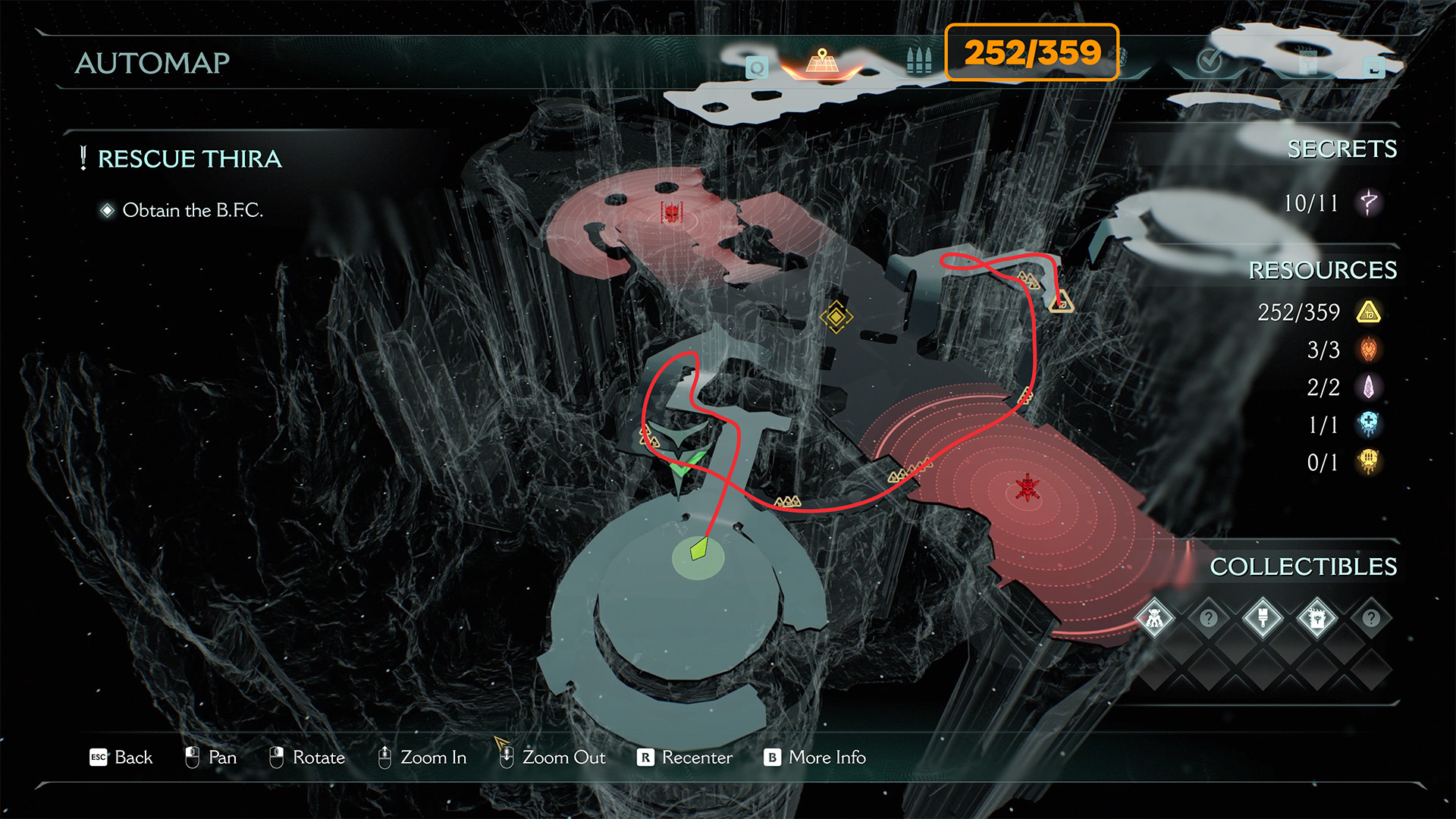Select the toy demon collectible icon

click(1154, 619)
